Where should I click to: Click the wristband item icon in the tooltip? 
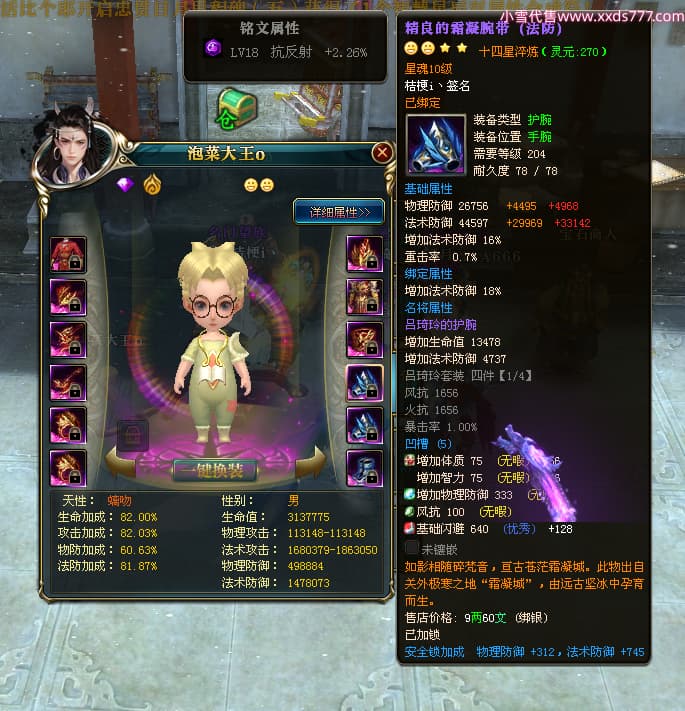pyautogui.click(x=436, y=144)
